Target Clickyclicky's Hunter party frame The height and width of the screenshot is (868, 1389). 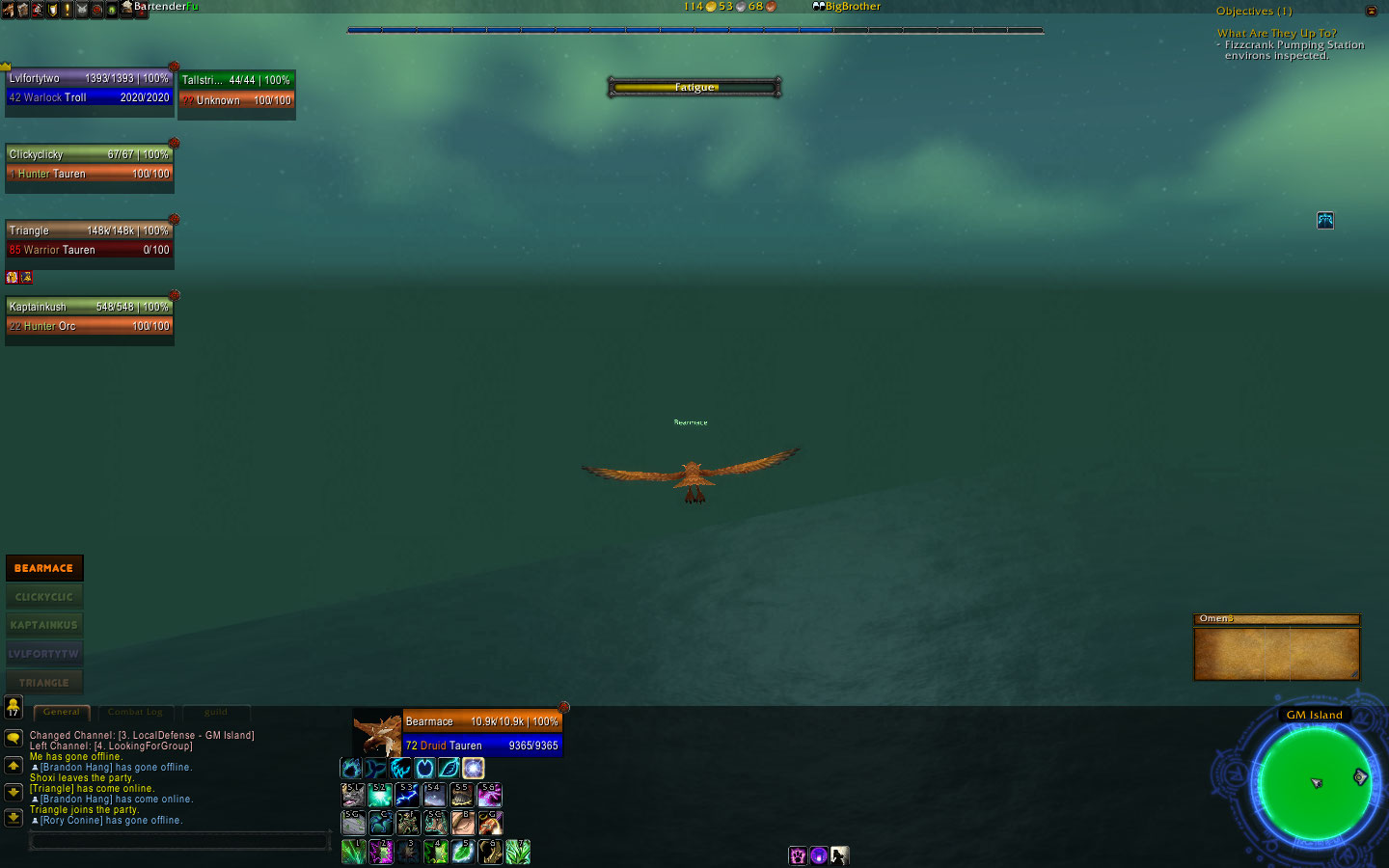point(89,164)
